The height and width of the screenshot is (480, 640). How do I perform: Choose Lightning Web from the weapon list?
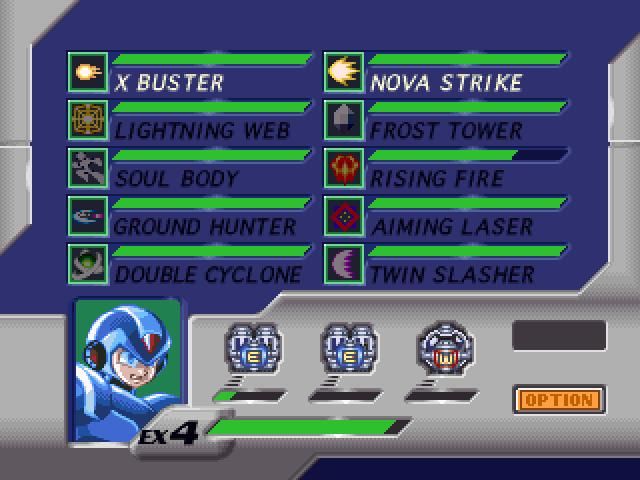pyautogui.click(x=202, y=130)
